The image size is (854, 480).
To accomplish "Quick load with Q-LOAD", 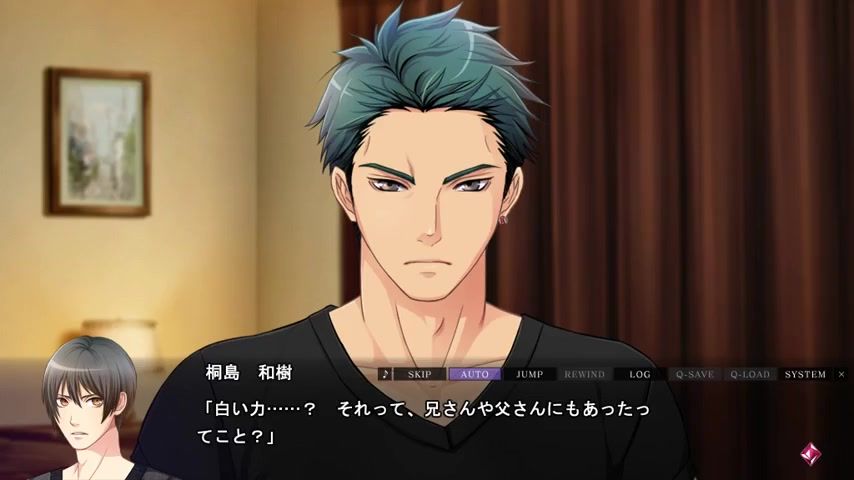I will point(750,374).
